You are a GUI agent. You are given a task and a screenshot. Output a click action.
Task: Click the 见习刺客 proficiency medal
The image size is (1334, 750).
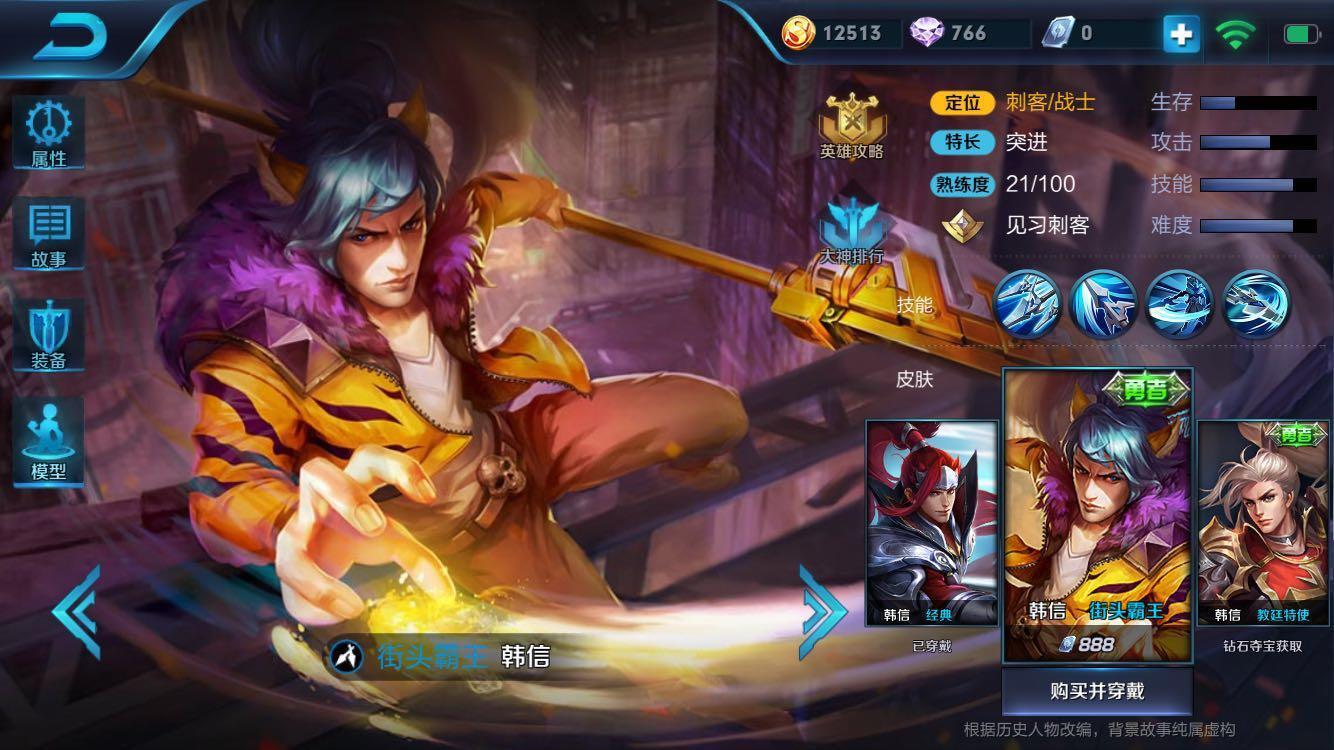961,226
